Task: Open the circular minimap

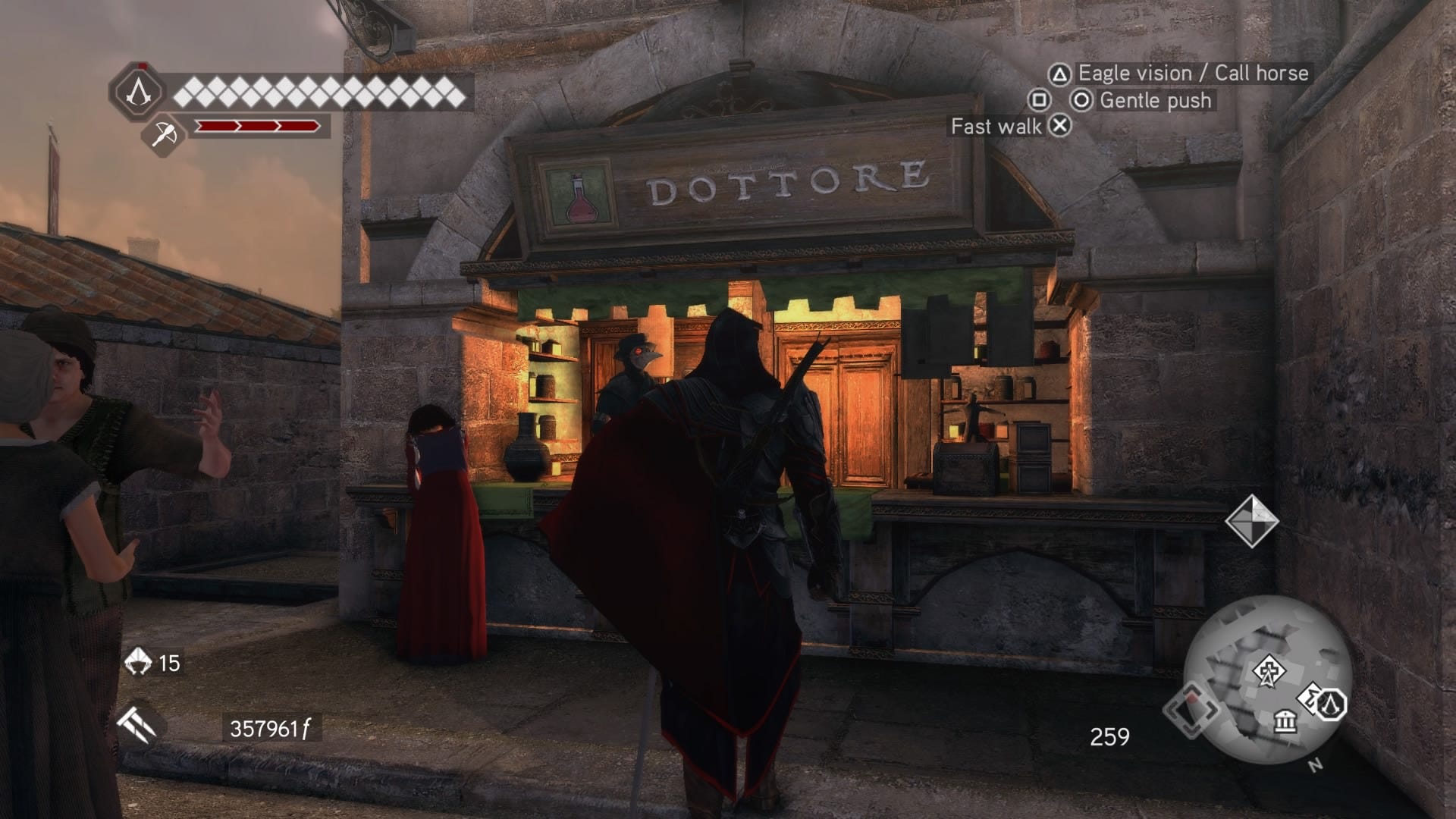Action: click(x=1266, y=679)
